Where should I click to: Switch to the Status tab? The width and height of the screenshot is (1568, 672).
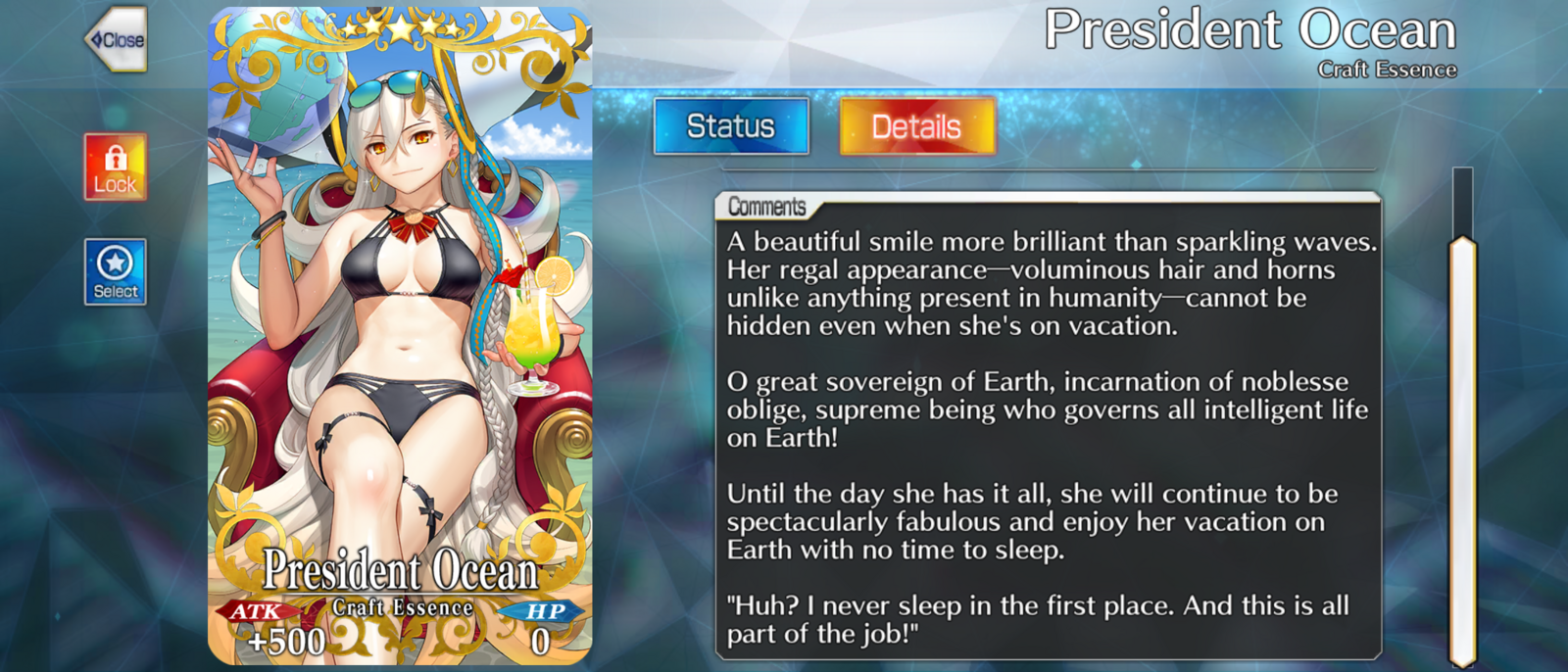tap(731, 126)
